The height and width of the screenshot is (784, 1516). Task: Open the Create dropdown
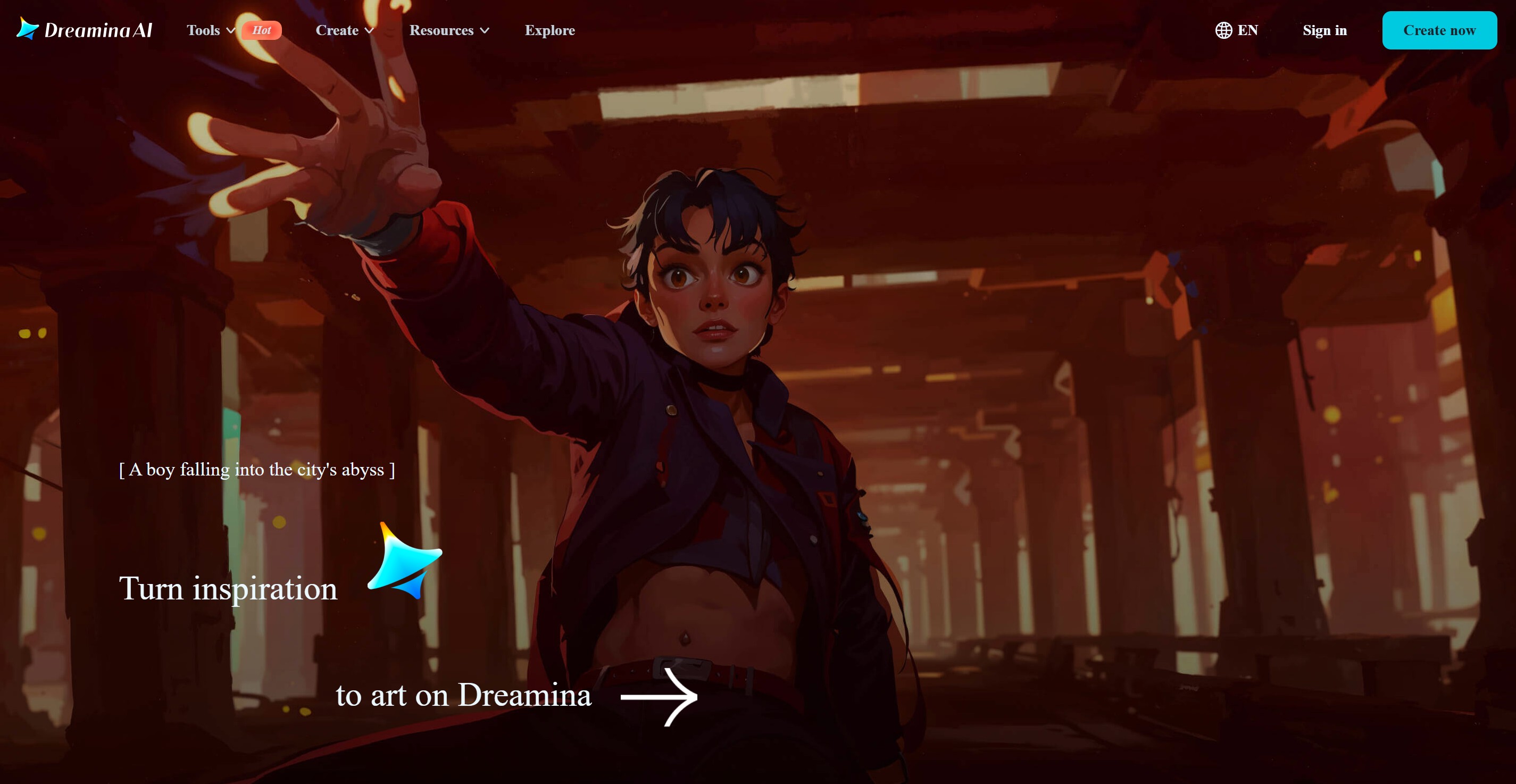(x=344, y=30)
